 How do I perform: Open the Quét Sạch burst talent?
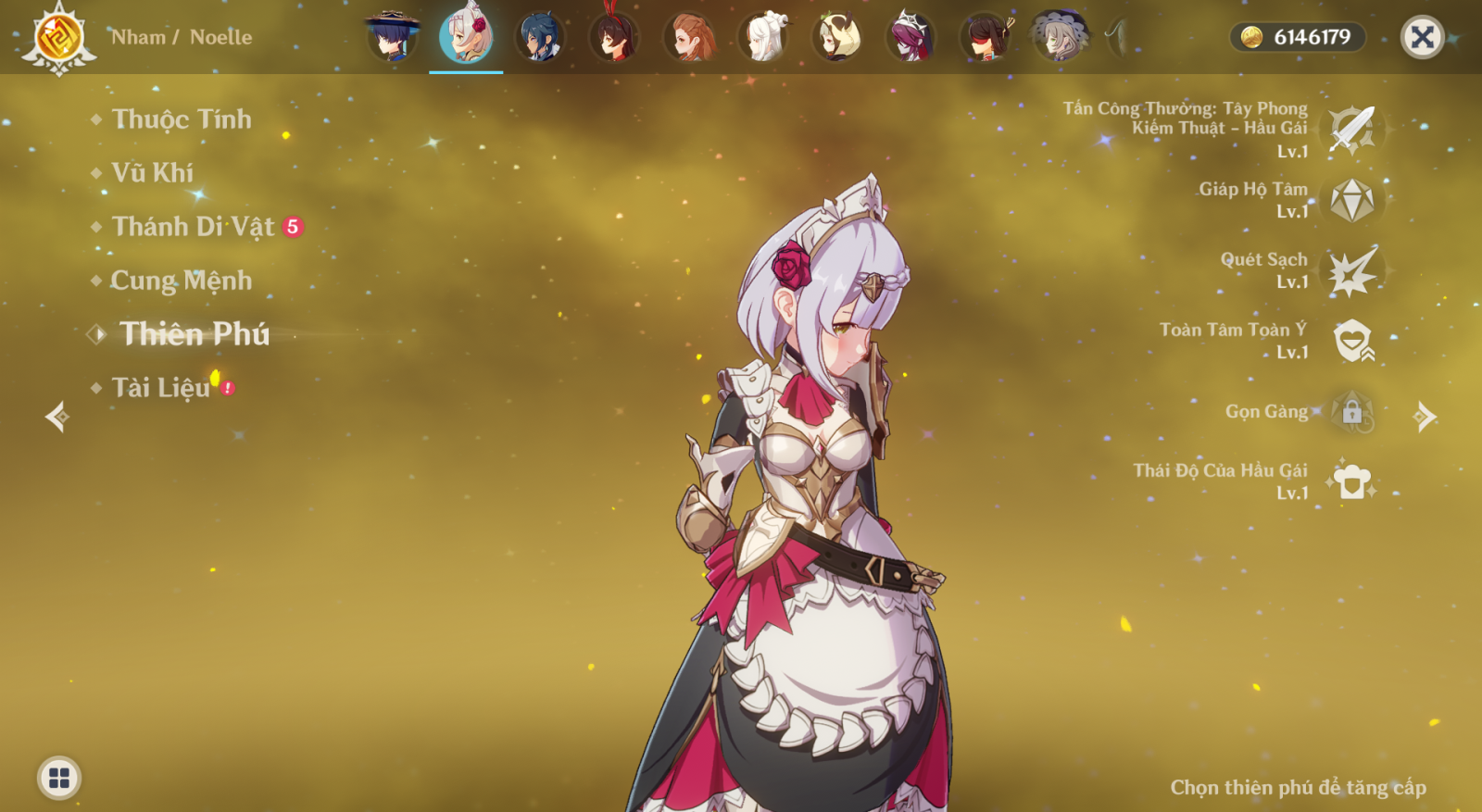(x=1351, y=270)
